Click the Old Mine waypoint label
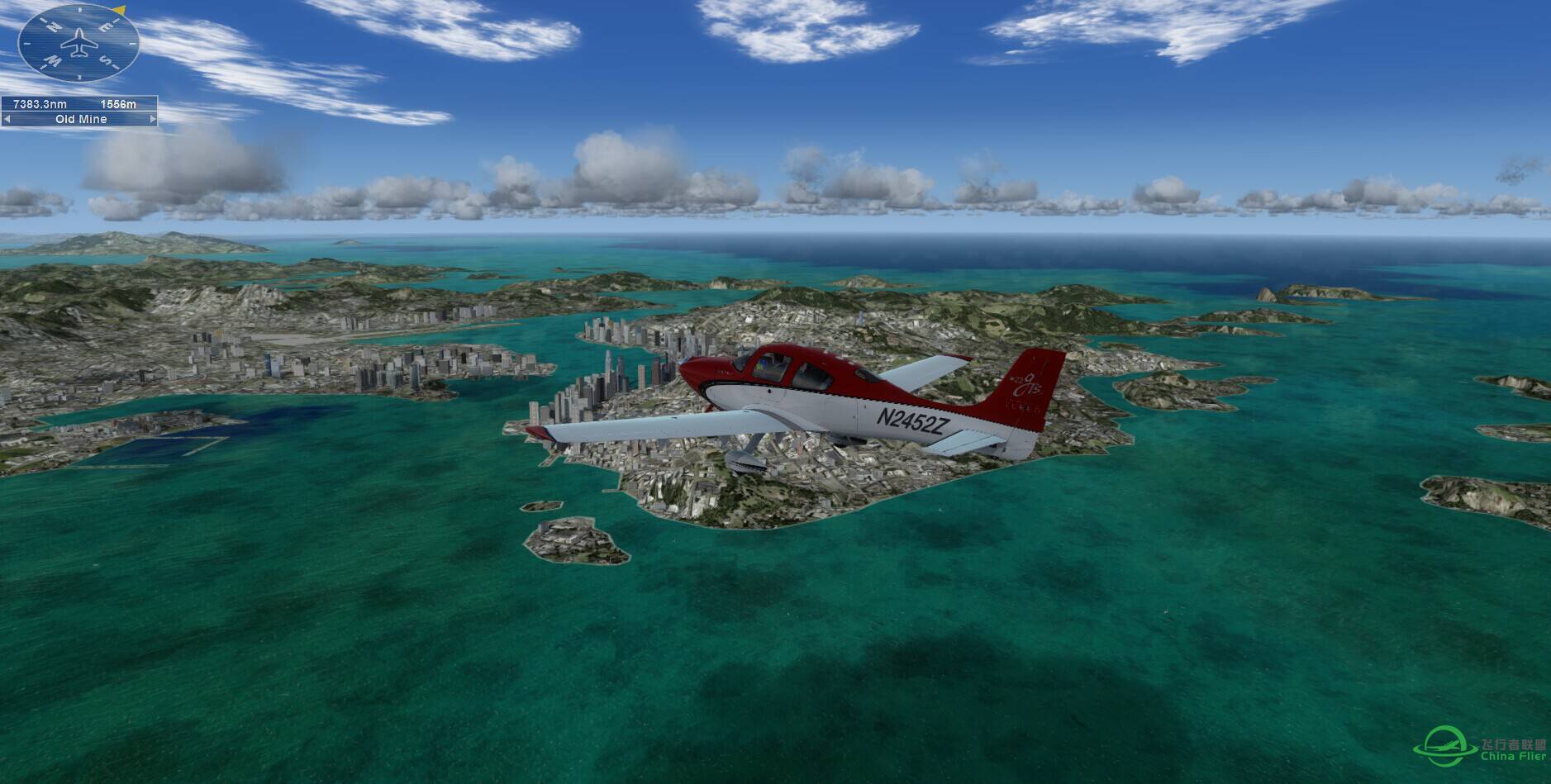This screenshot has width=1551, height=784. [x=80, y=119]
